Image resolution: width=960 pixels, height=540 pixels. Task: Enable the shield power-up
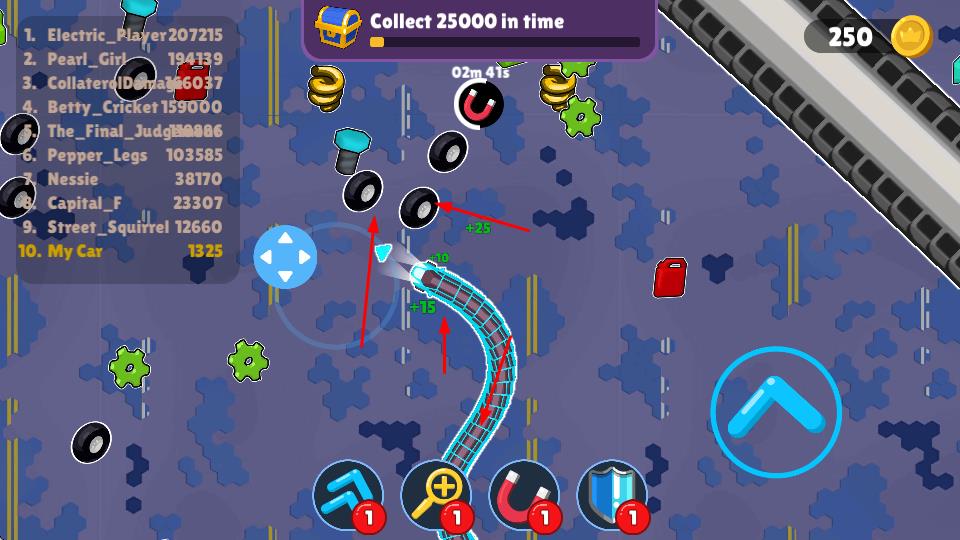click(x=612, y=495)
